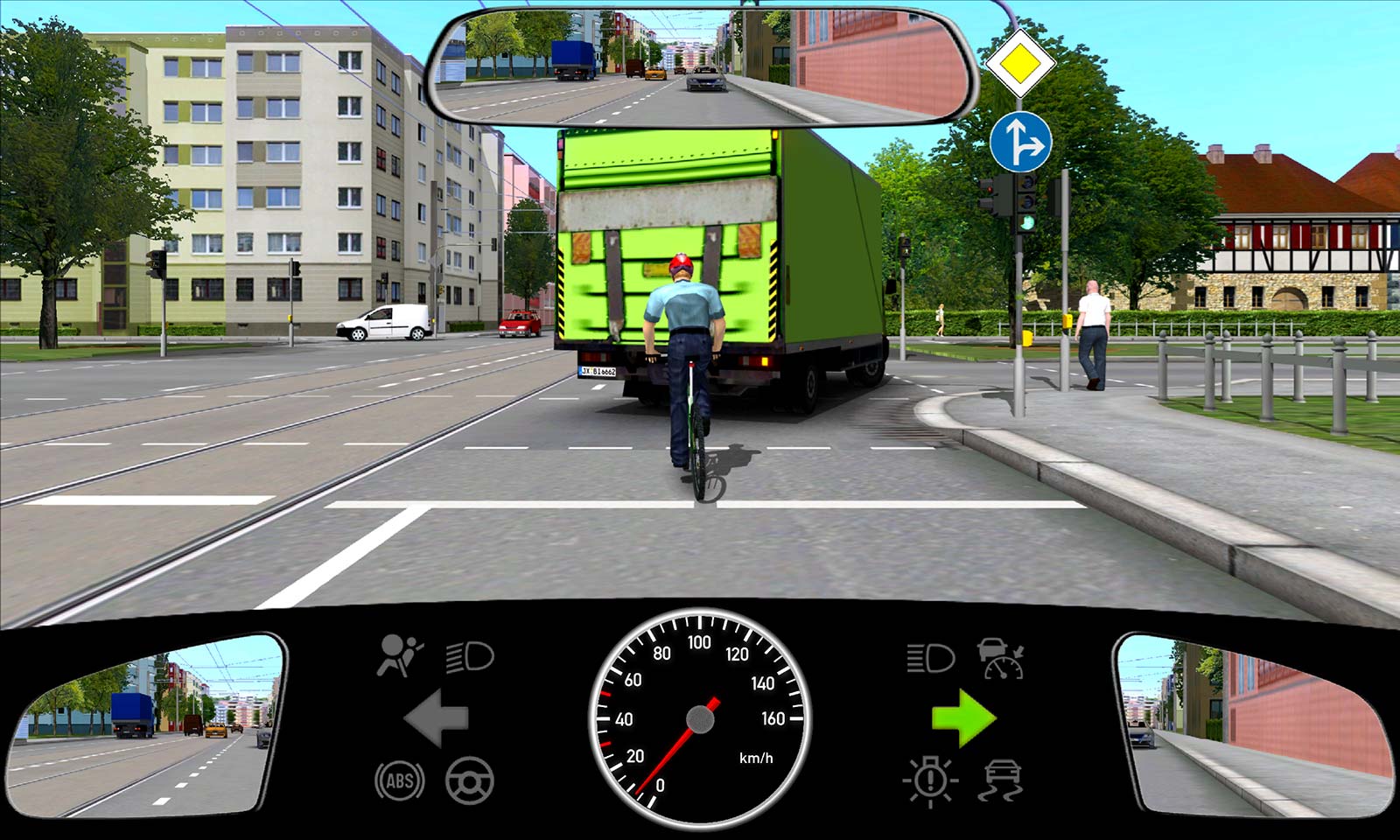
Task: Select the cruise control car-and-gauge icon
Action: coord(1001,658)
